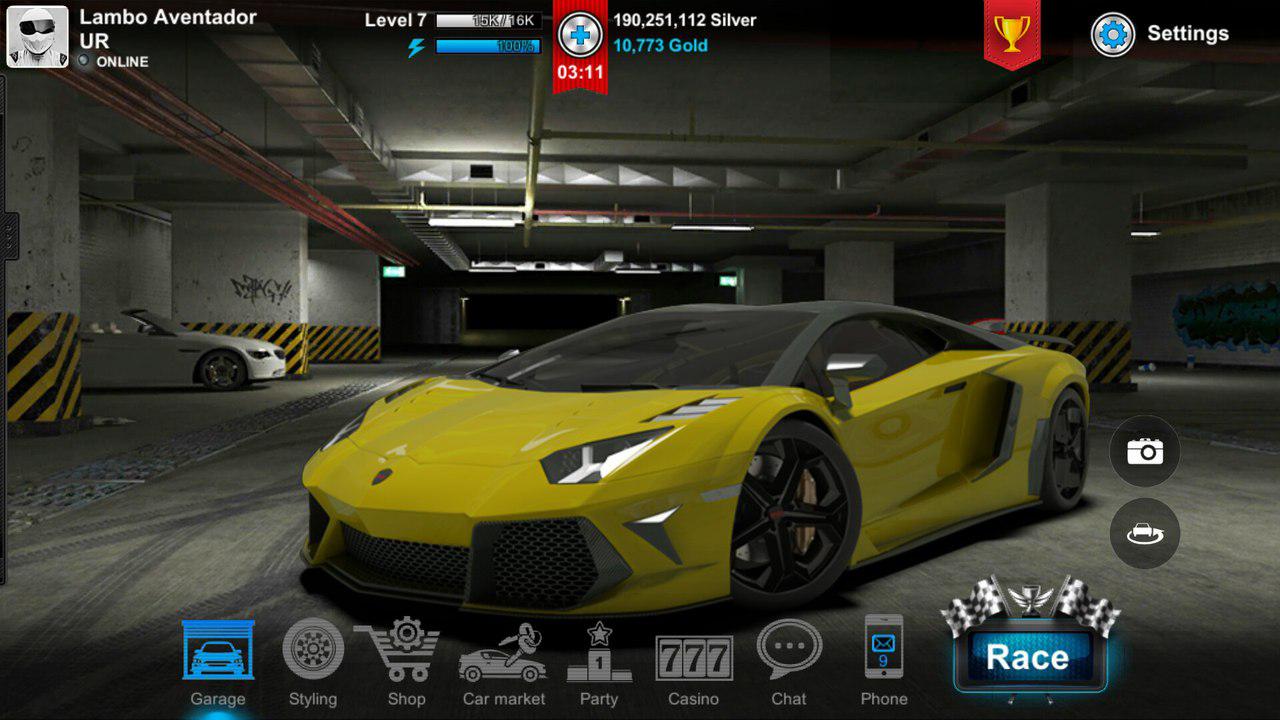Open the Settings gear
Screen dimensions: 1280x720
pyautogui.click(x=1112, y=33)
